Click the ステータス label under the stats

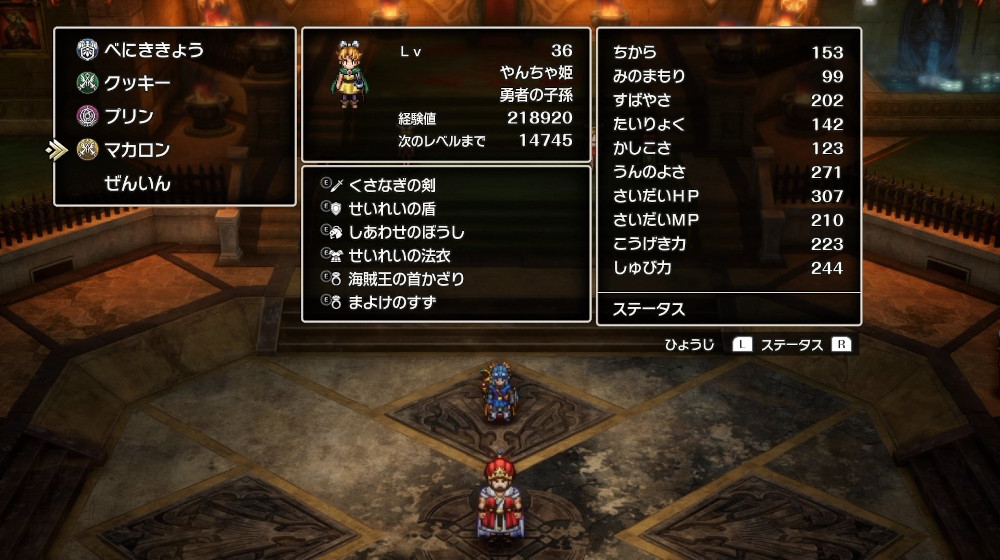[648, 309]
